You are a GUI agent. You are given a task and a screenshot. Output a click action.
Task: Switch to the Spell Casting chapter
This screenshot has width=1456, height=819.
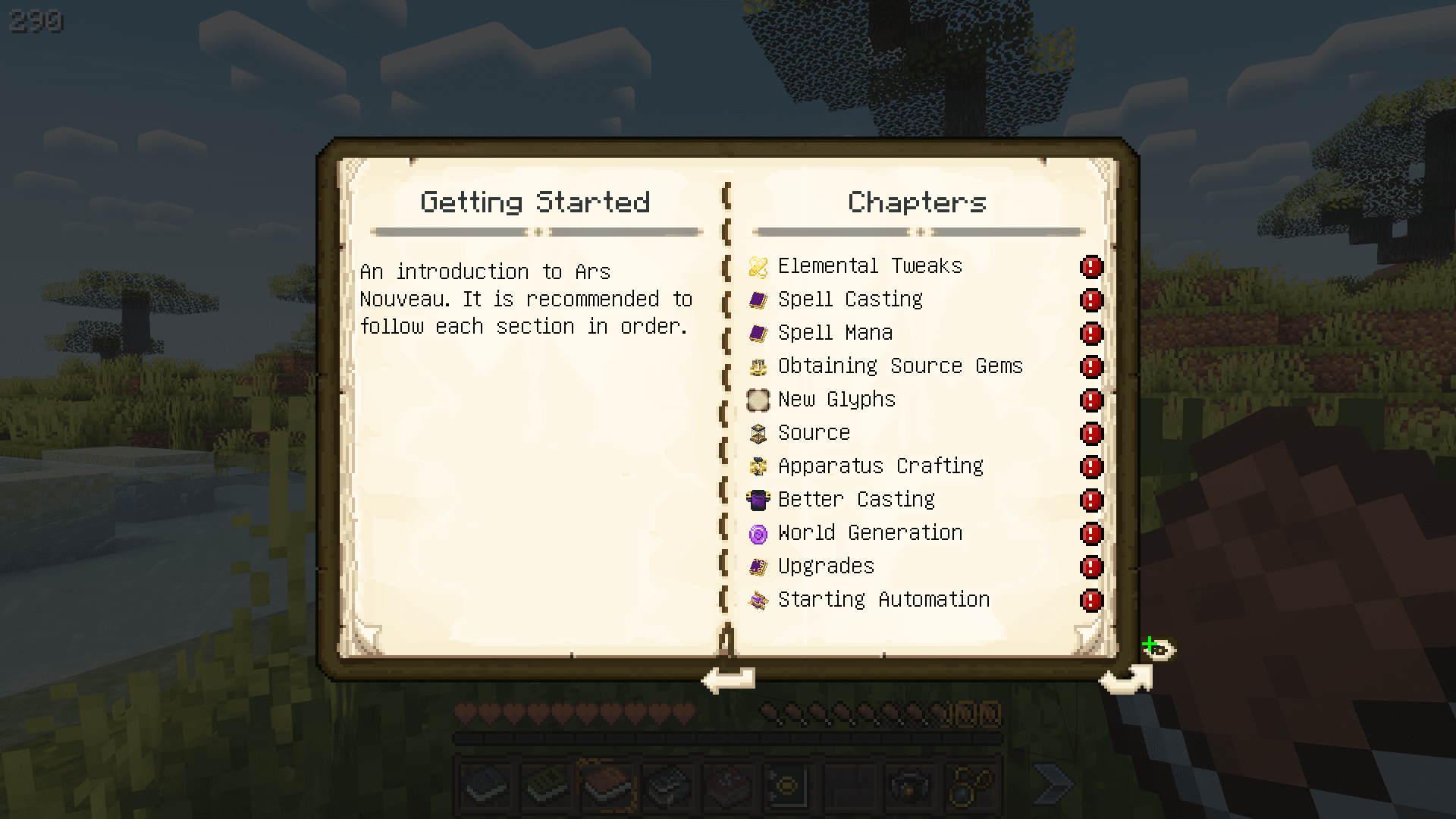[850, 299]
